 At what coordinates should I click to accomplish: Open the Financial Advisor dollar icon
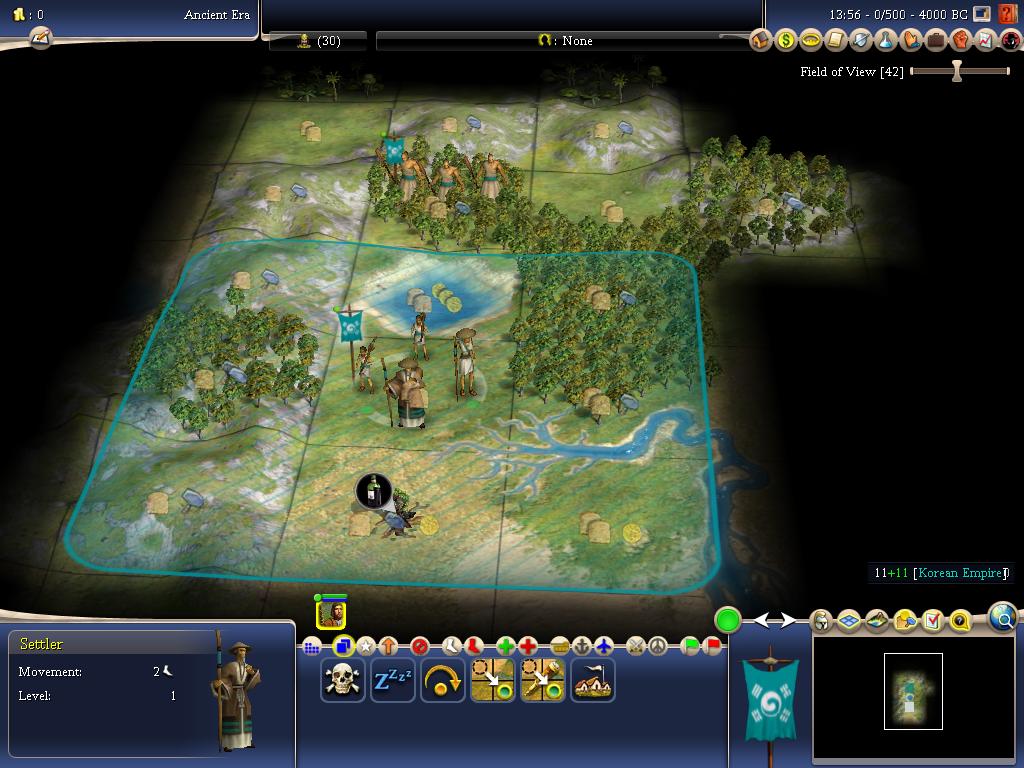(786, 40)
